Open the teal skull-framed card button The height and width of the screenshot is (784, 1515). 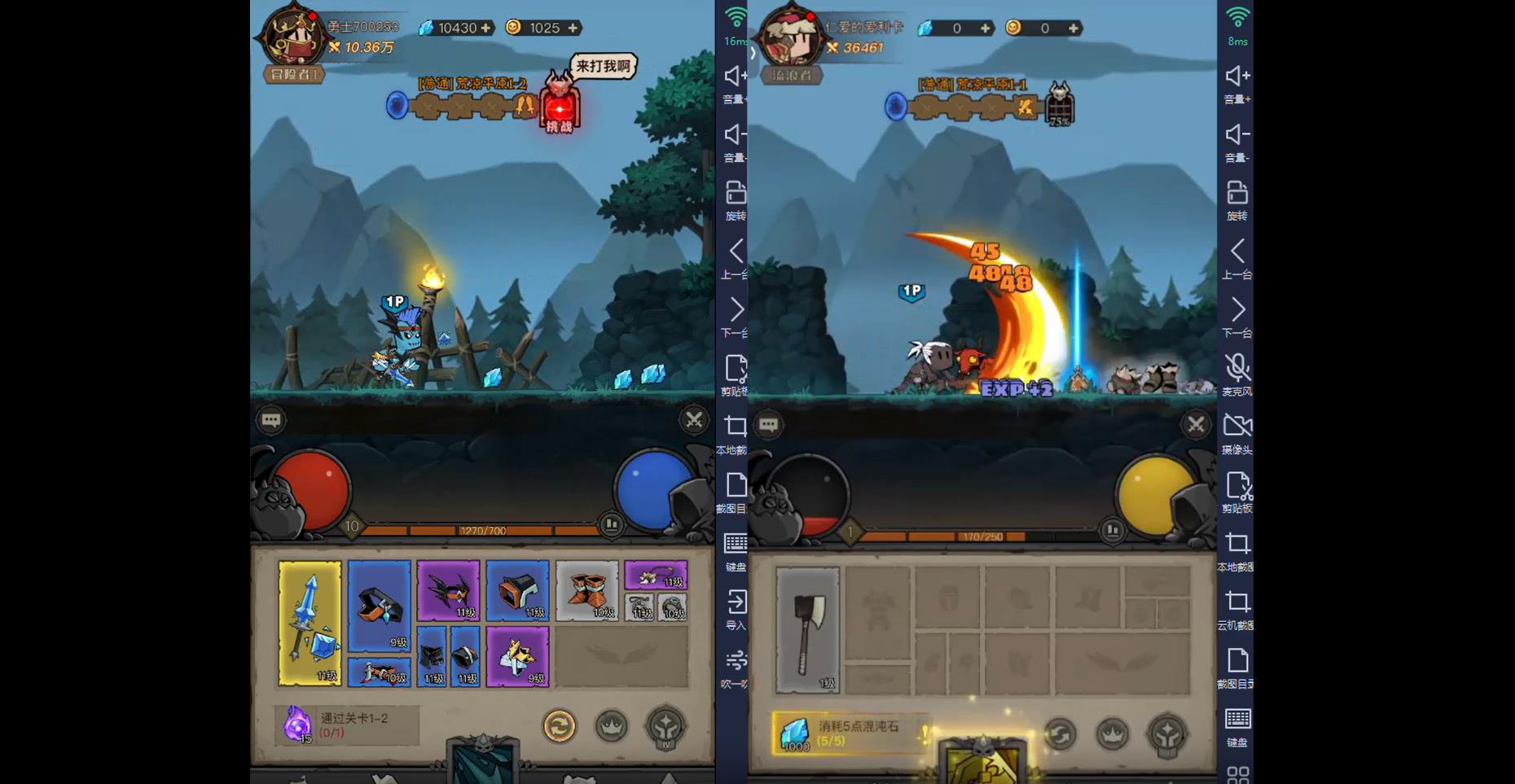[x=484, y=762]
